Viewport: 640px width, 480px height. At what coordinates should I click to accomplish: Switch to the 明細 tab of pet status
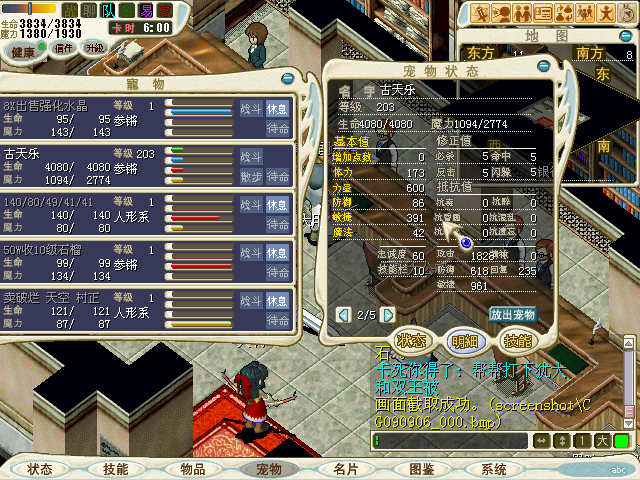[x=463, y=340]
